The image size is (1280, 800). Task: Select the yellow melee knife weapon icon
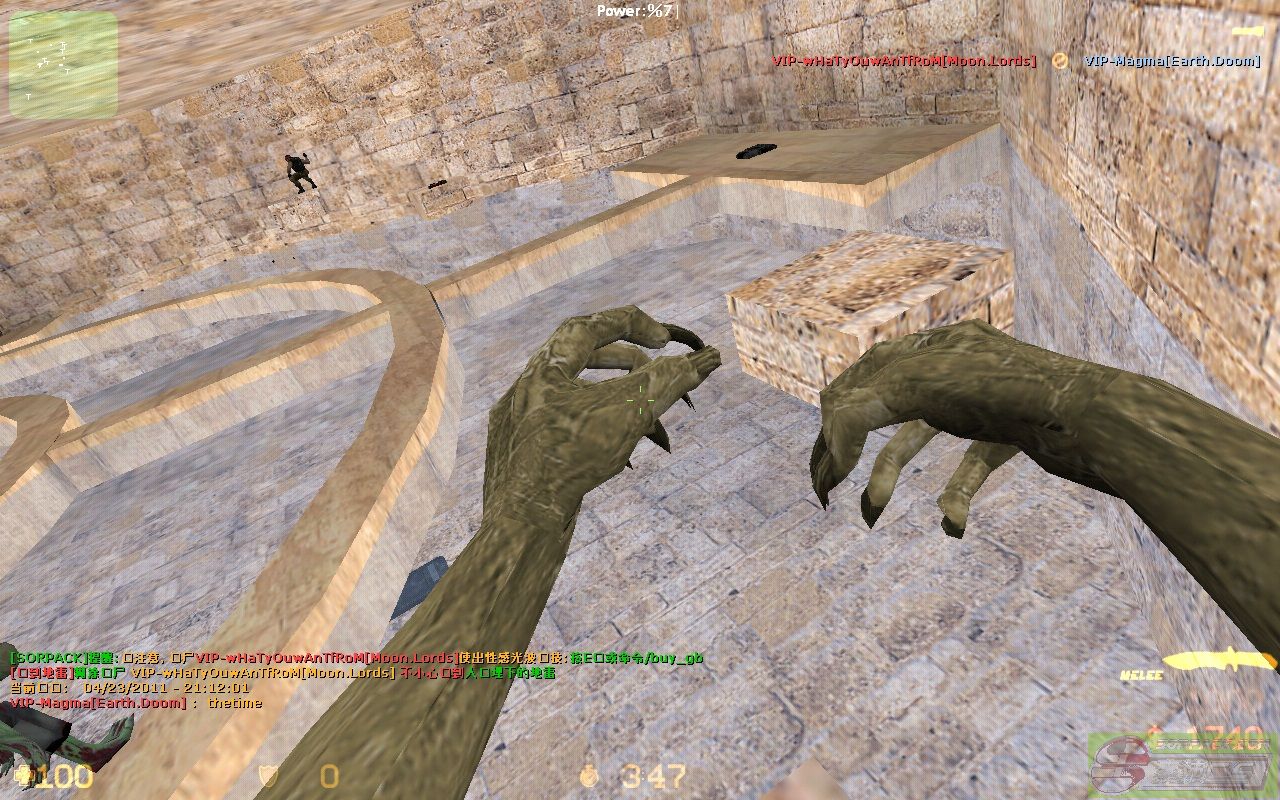(1220, 659)
